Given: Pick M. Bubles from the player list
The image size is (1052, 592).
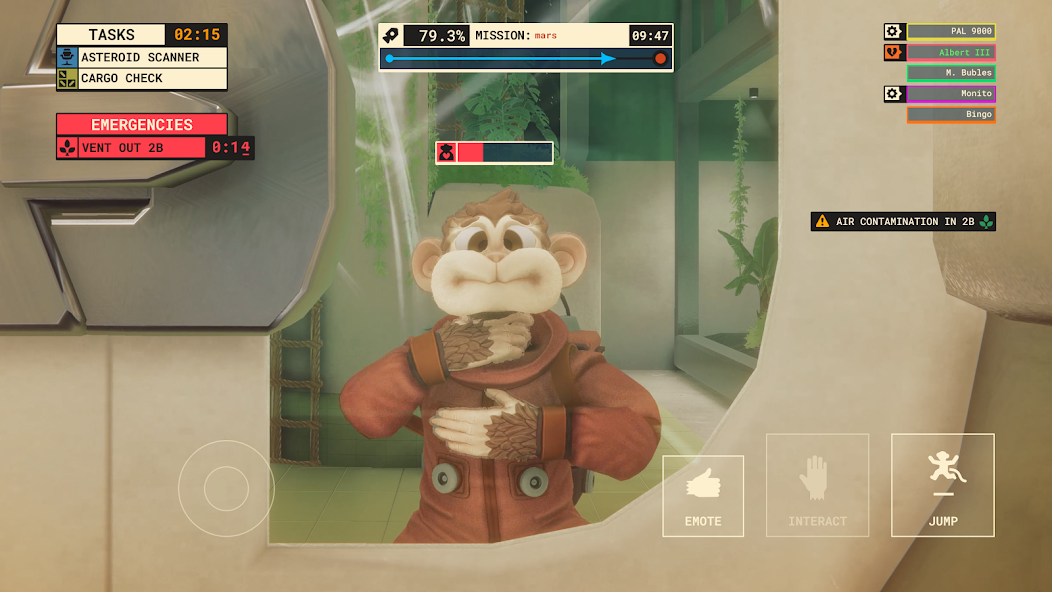Looking at the screenshot, I should [950, 73].
